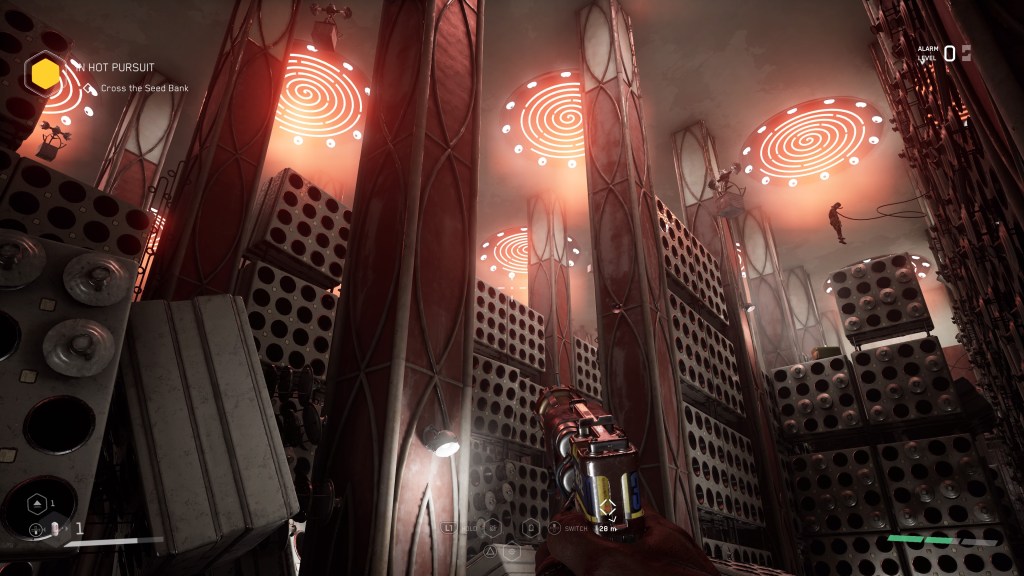
Task: Click the diamond objective waypoint marker
Action: pyautogui.click(x=607, y=509)
